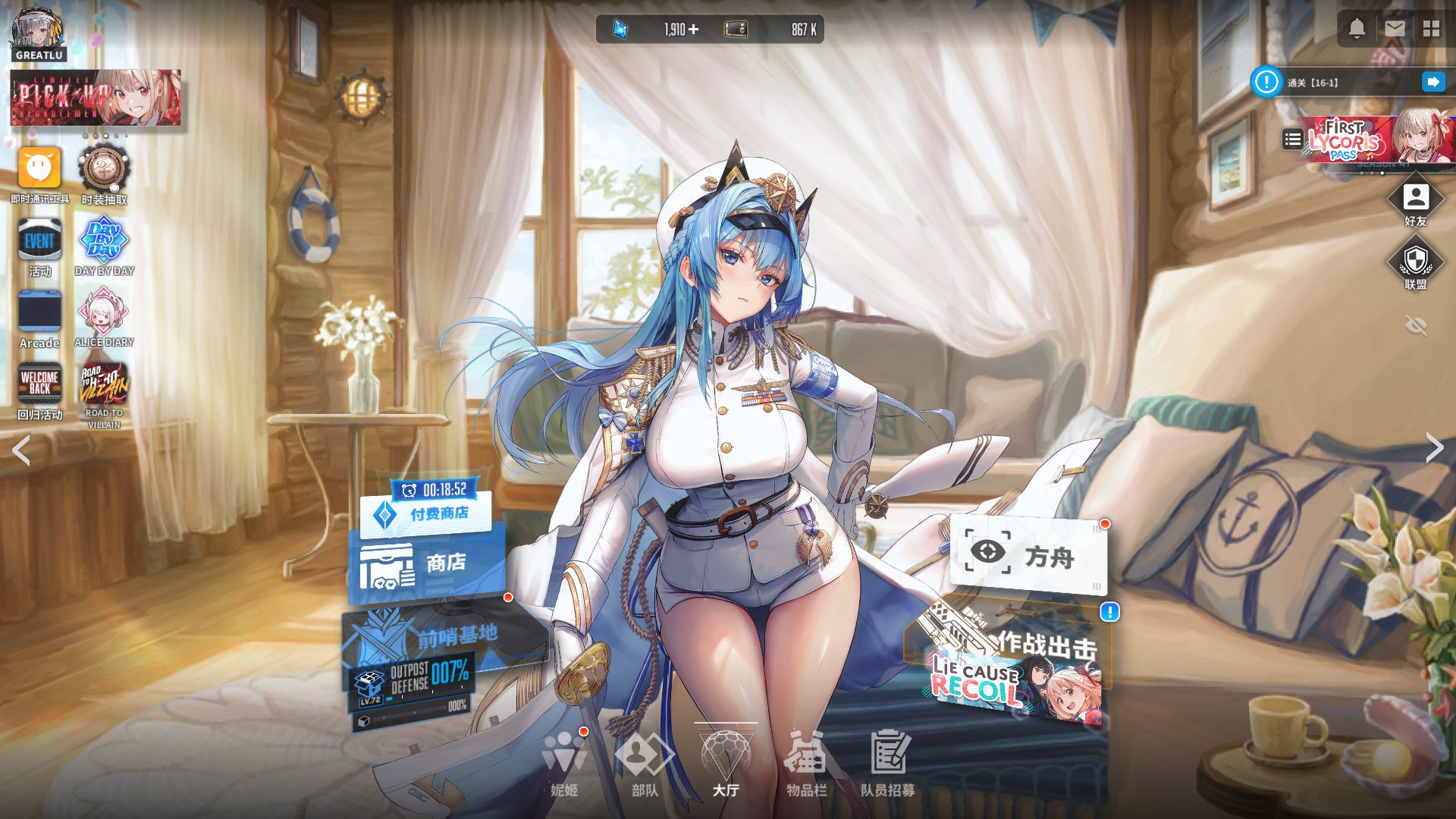Collapse the left panel with the arrow chevron
Image resolution: width=1456 pixels, height=819 pixels.
20,450
